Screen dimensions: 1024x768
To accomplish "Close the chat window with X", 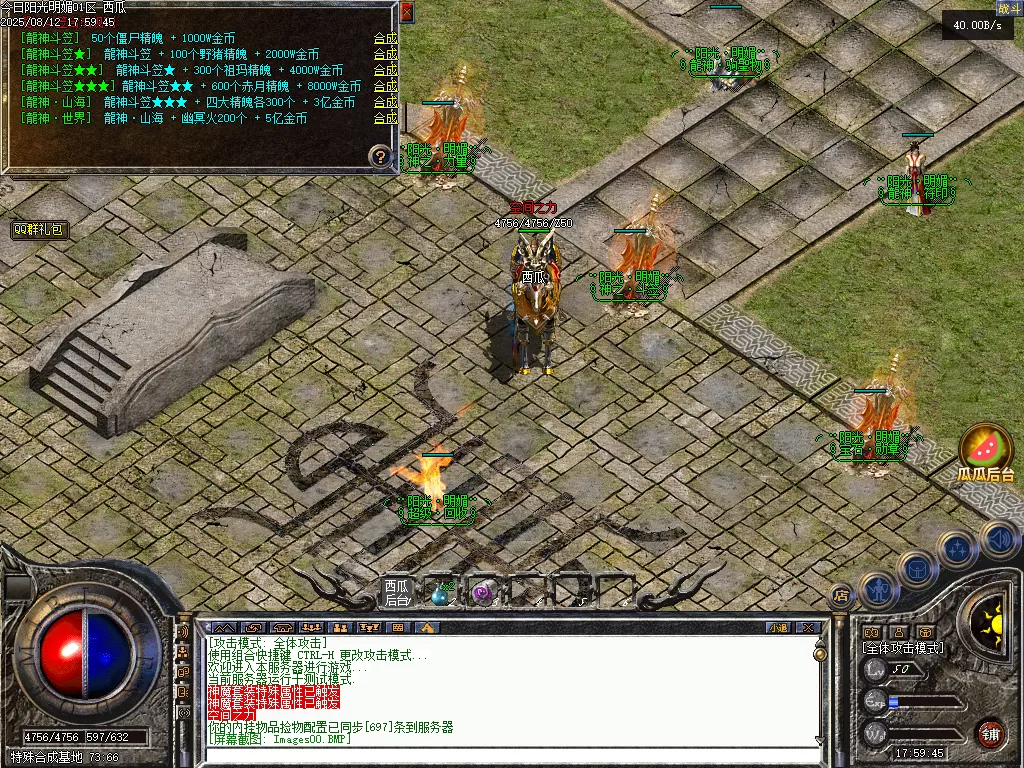I will (x=808, y=628).
